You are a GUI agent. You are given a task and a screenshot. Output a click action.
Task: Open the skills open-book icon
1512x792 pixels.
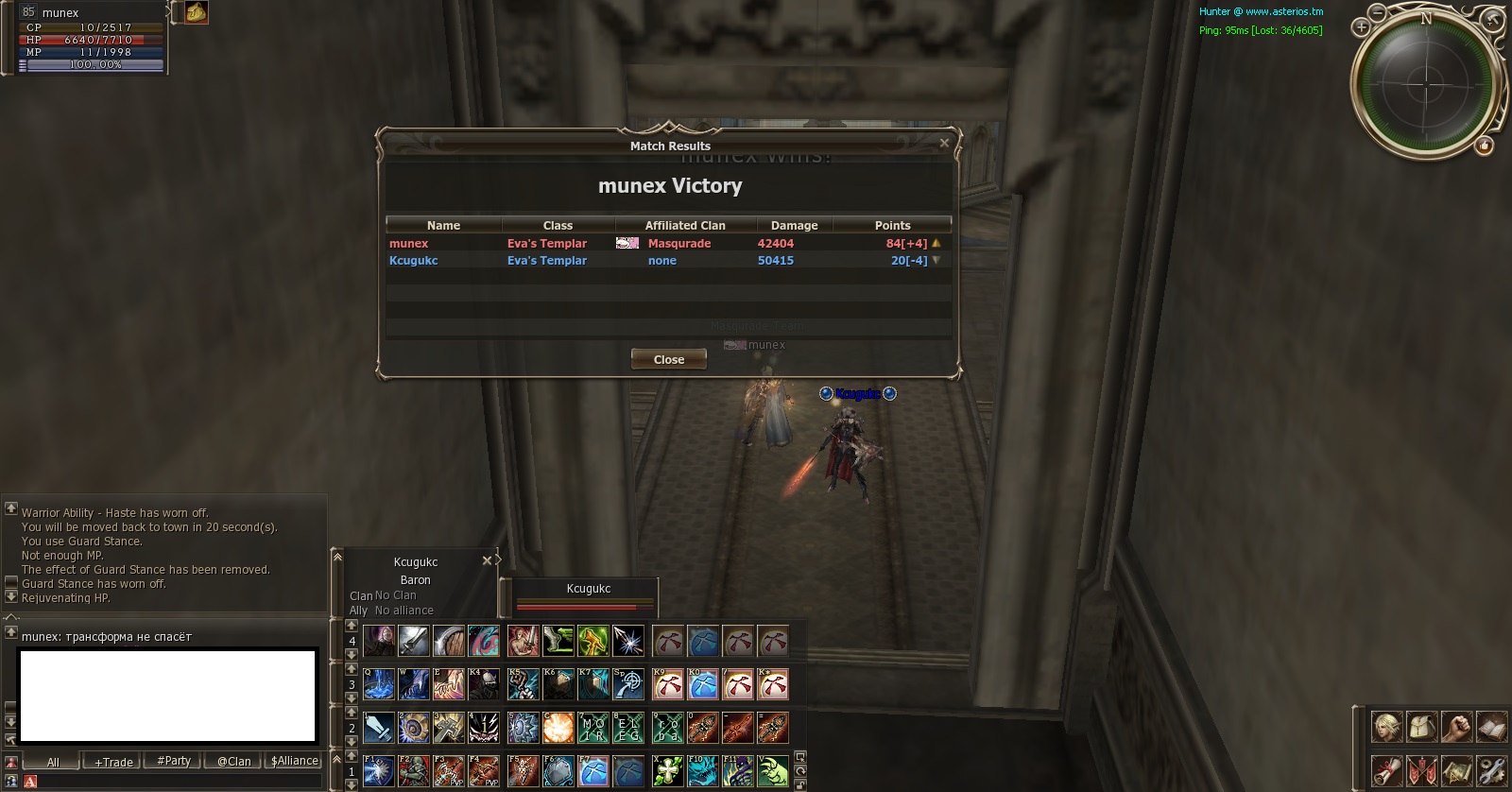click(x=1491, y=727)
